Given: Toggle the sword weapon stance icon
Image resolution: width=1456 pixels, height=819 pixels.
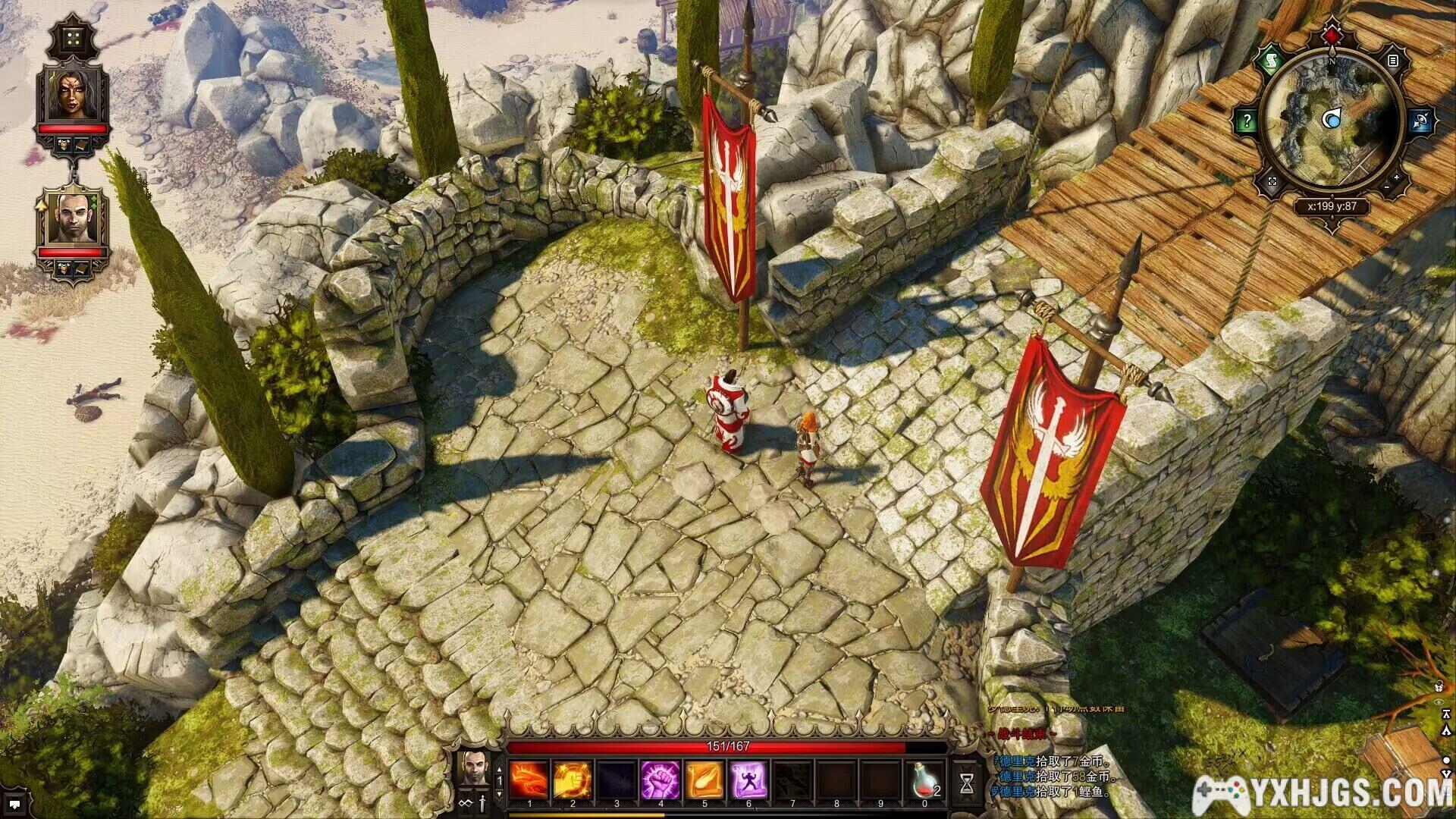Looking at the screenshot, I should pos(482,804).
